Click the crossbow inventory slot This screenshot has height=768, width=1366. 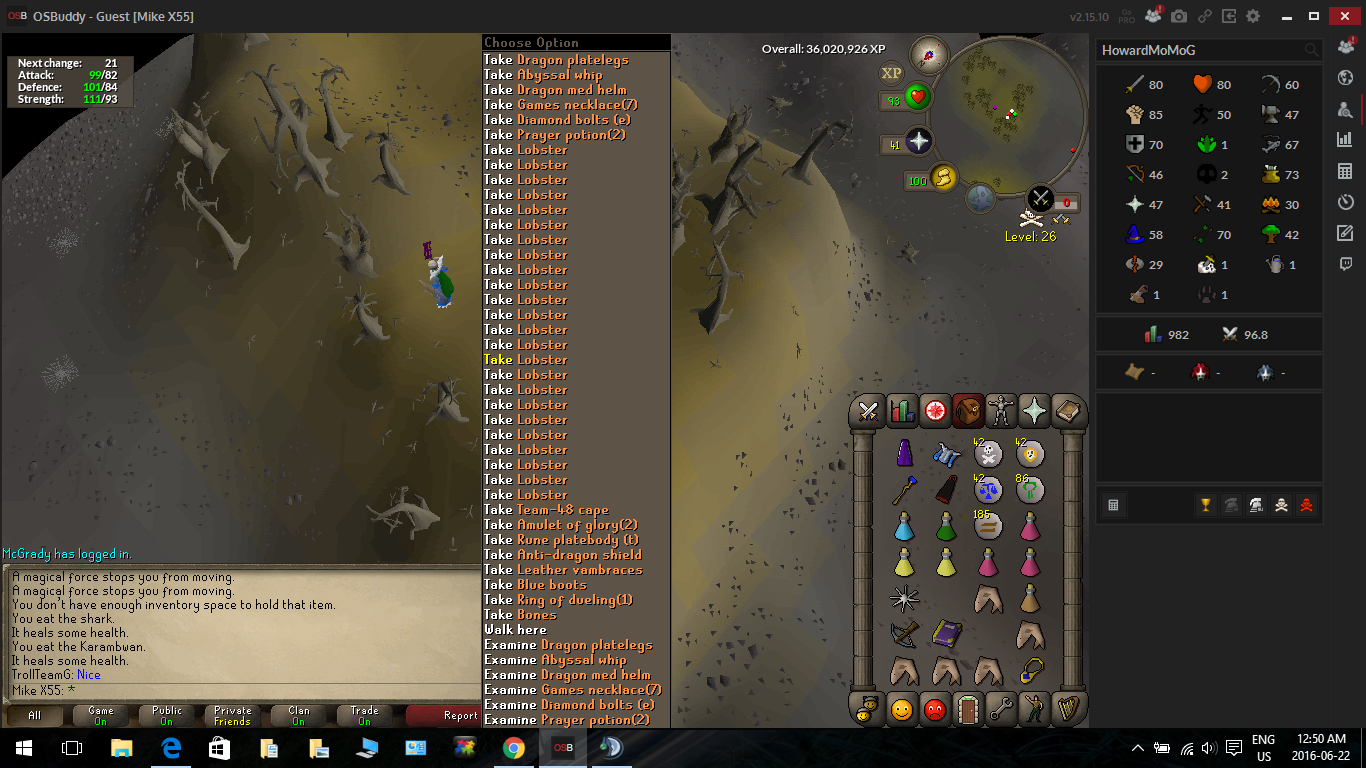[904, 633]
